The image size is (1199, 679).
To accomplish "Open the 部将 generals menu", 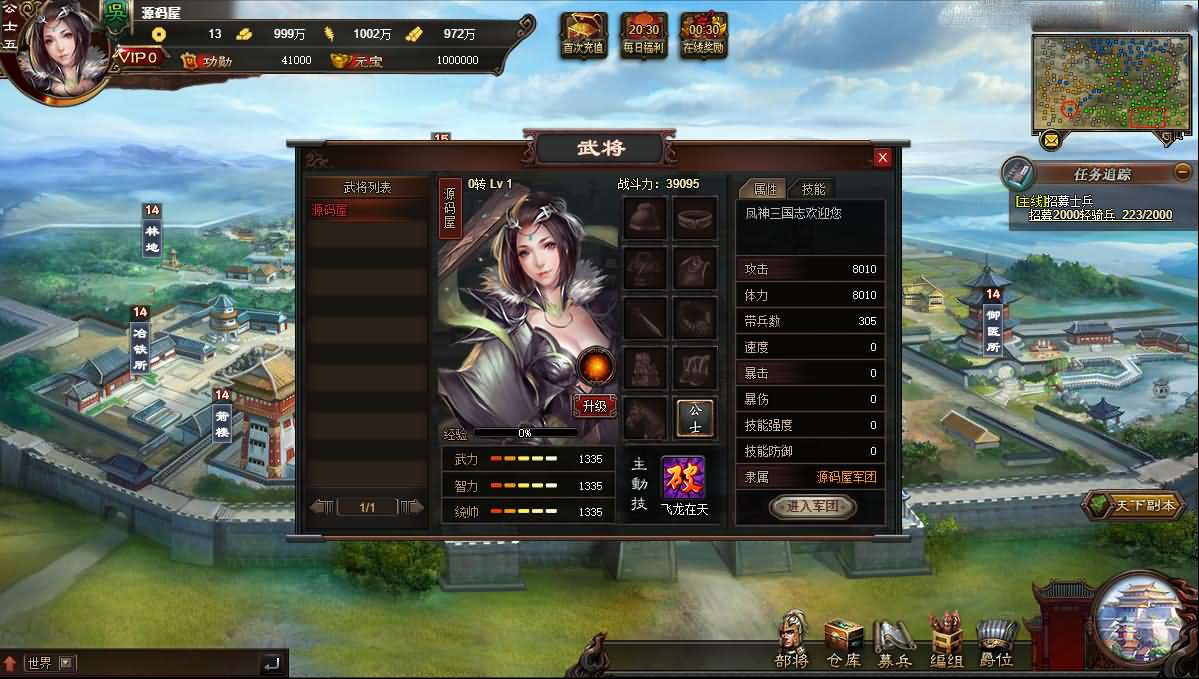I will pos(792,640).
